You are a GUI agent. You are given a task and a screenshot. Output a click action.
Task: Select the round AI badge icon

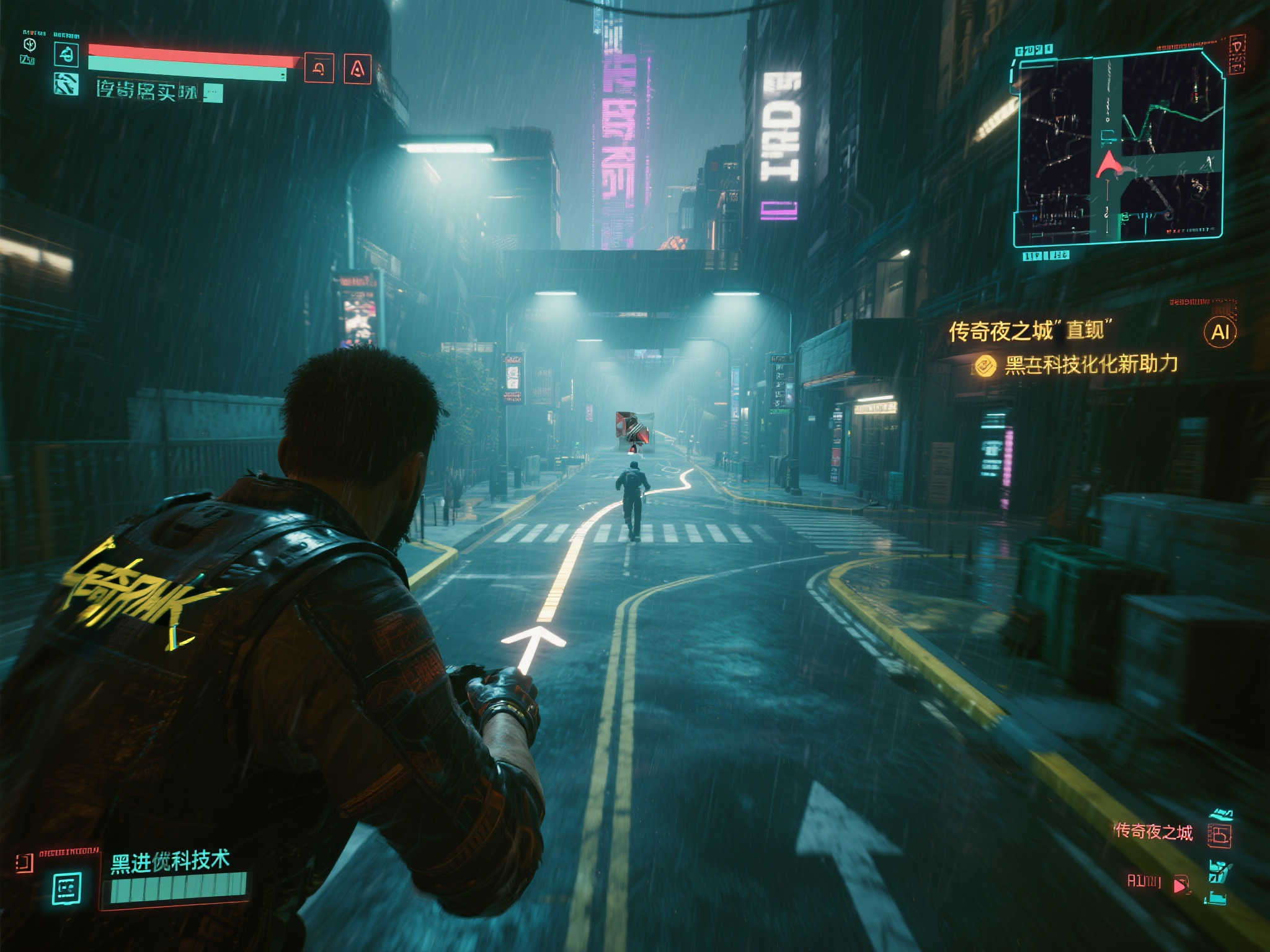1220,332
